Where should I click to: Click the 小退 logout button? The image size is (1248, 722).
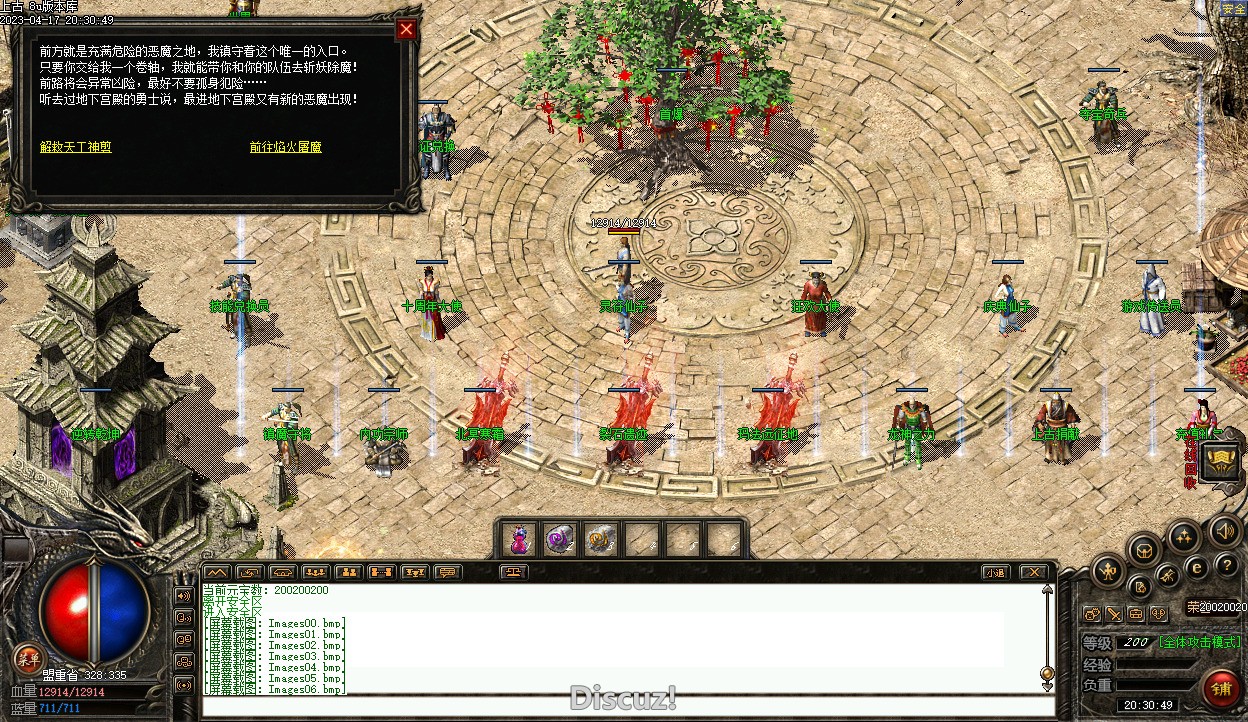point(994,573)
